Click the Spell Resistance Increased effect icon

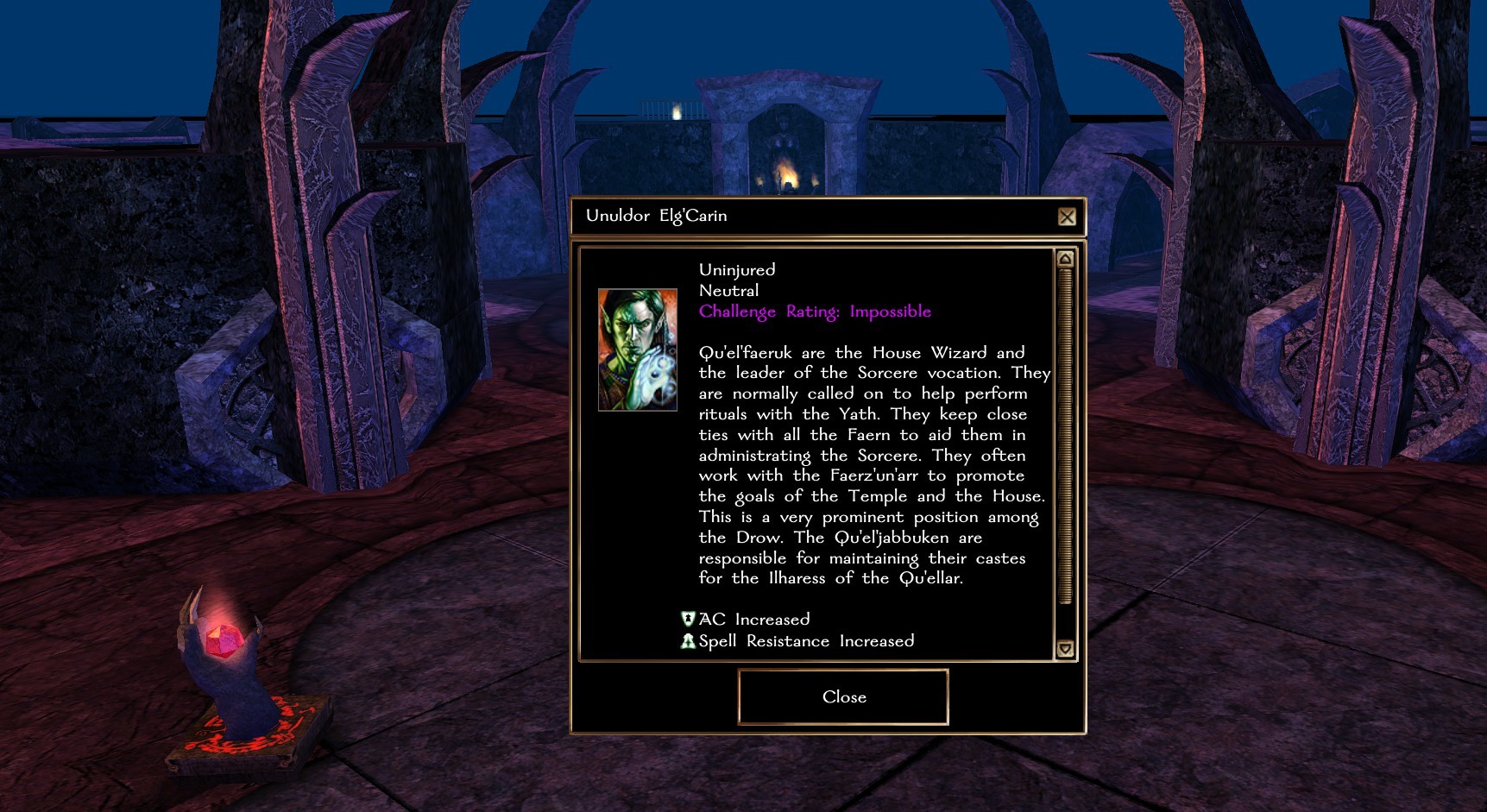688,641
